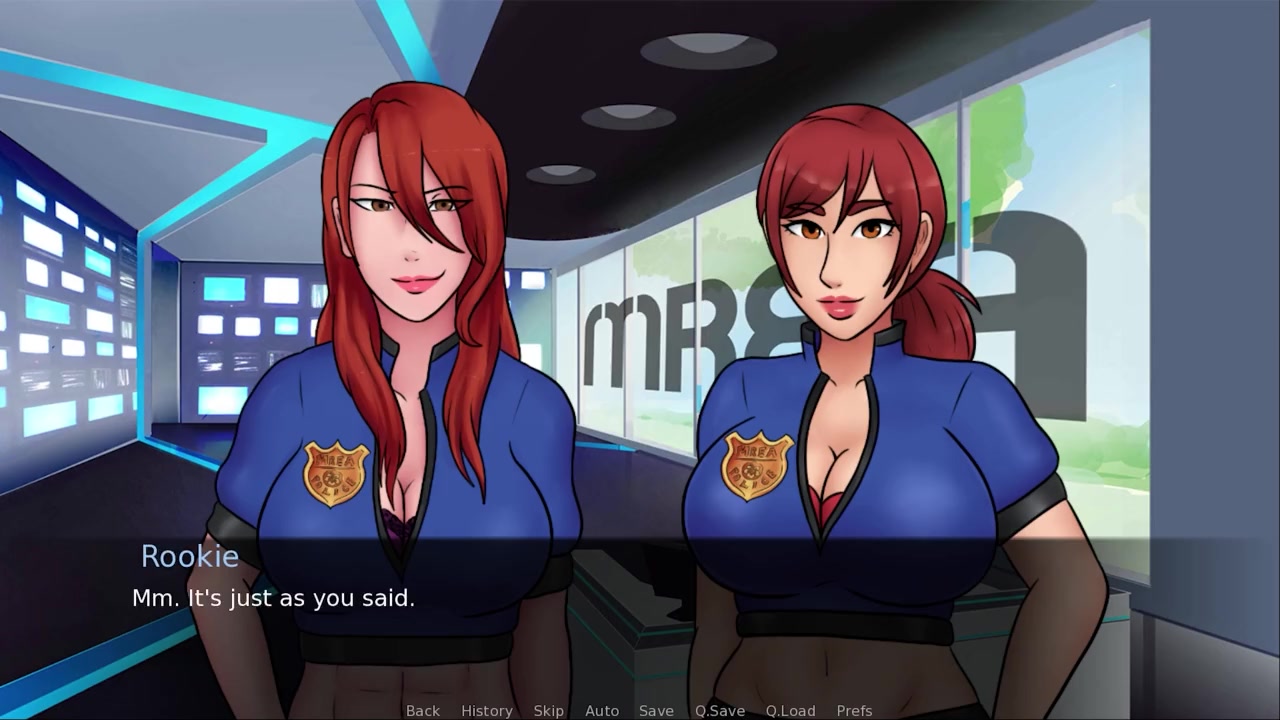The width and height of the screenshot is (1280, 720).
Task: Open the Prefs settings screen
Action: [x=854, y=710]
